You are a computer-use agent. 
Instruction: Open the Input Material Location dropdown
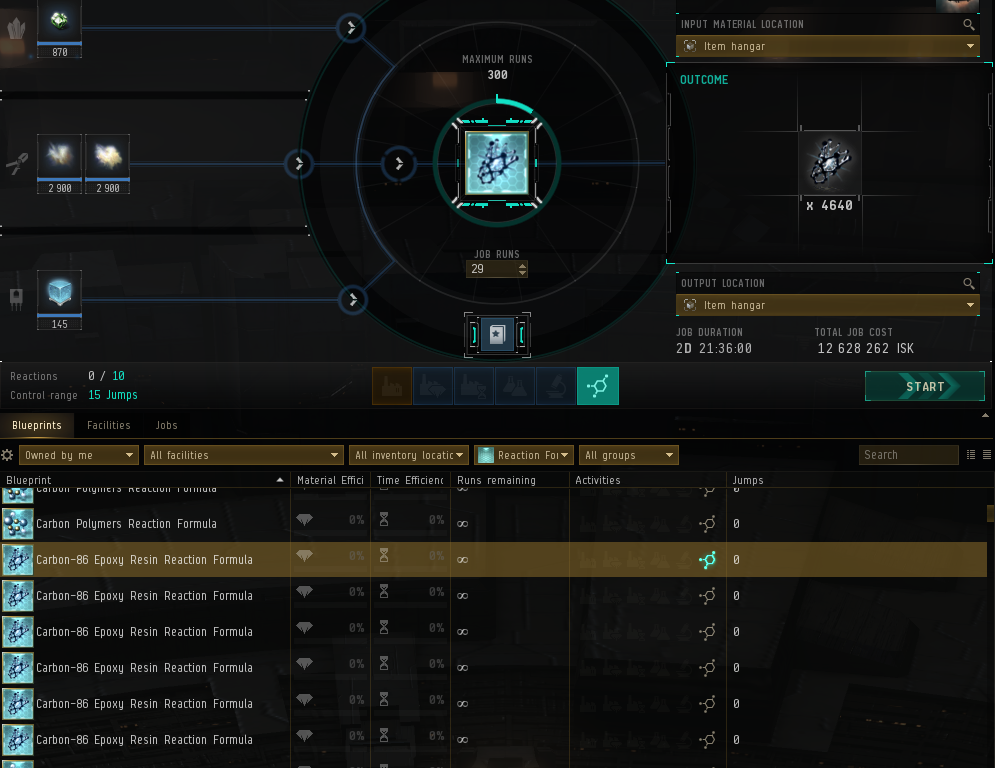click(x=827, y=46)
